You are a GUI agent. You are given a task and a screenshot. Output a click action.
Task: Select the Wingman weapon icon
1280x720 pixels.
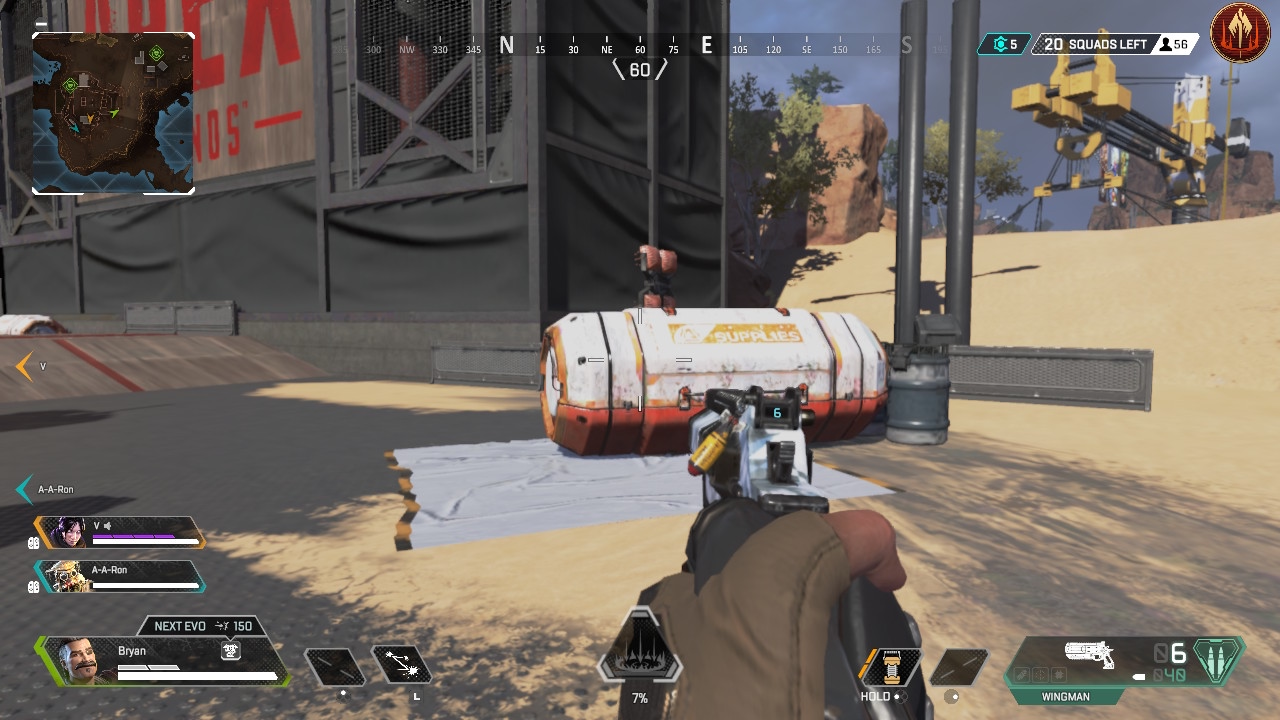click(x=1090, y=652)
